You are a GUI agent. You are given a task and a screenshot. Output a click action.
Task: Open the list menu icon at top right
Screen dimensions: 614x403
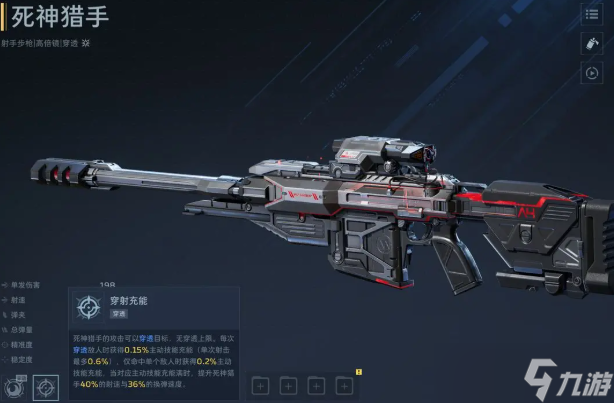pos(590,15)
